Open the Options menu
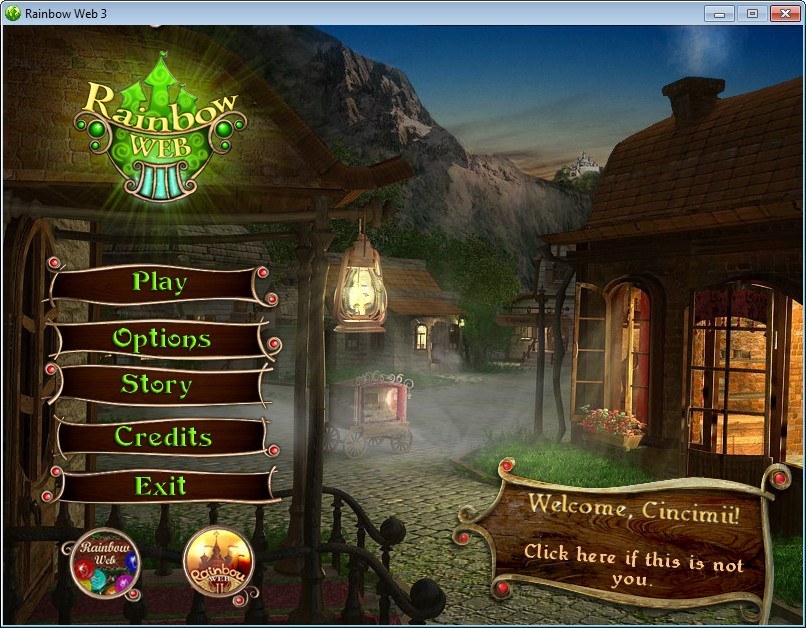Screen dimensions: 806x628 [x=161, y=339]
